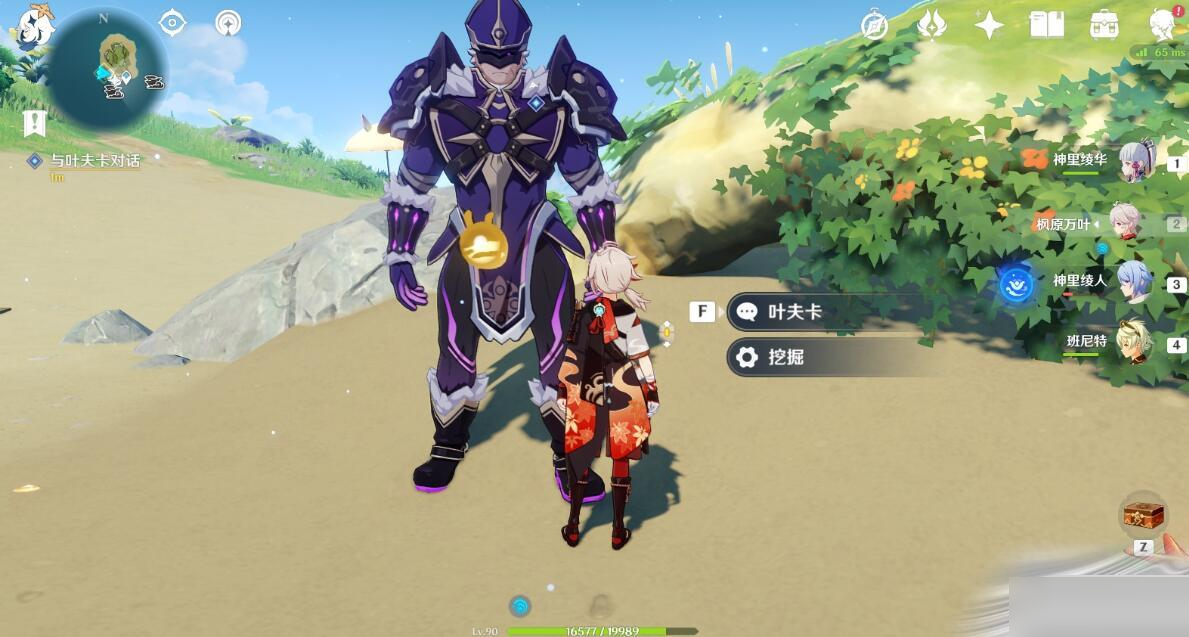This screenshot has height=637, width=1189.
Task: Open the character menu with red alert
Action: [x=1163, y=25]
